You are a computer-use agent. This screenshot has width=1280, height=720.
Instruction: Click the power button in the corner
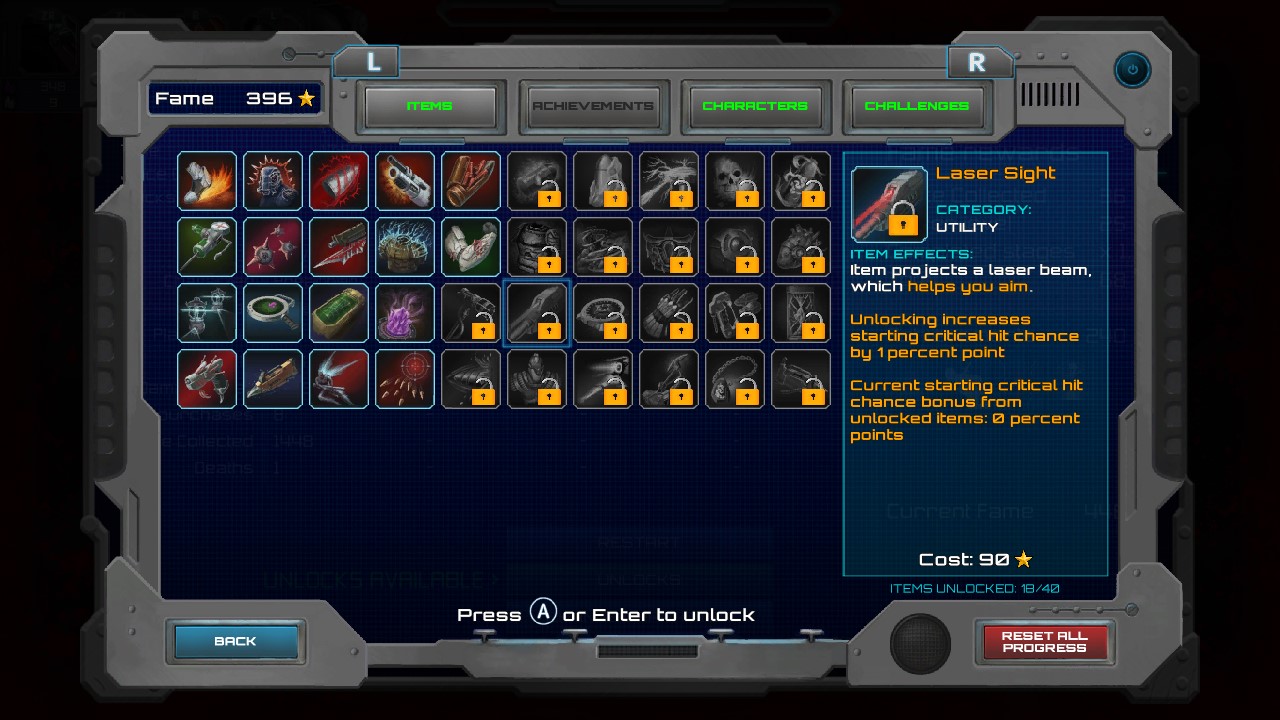1132,70
